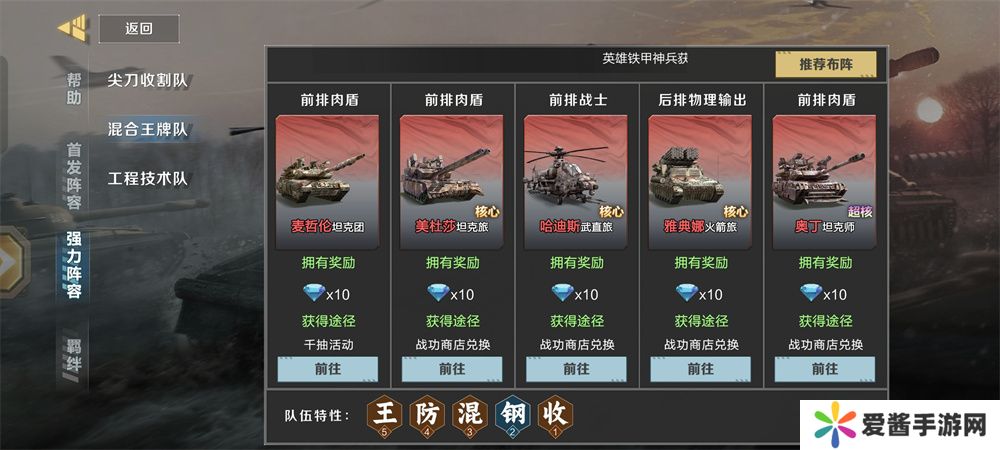The height and width of the screenshot is (450, 1000).
Task: Choose the 混合王牌队 lineup
Action: 148,129
